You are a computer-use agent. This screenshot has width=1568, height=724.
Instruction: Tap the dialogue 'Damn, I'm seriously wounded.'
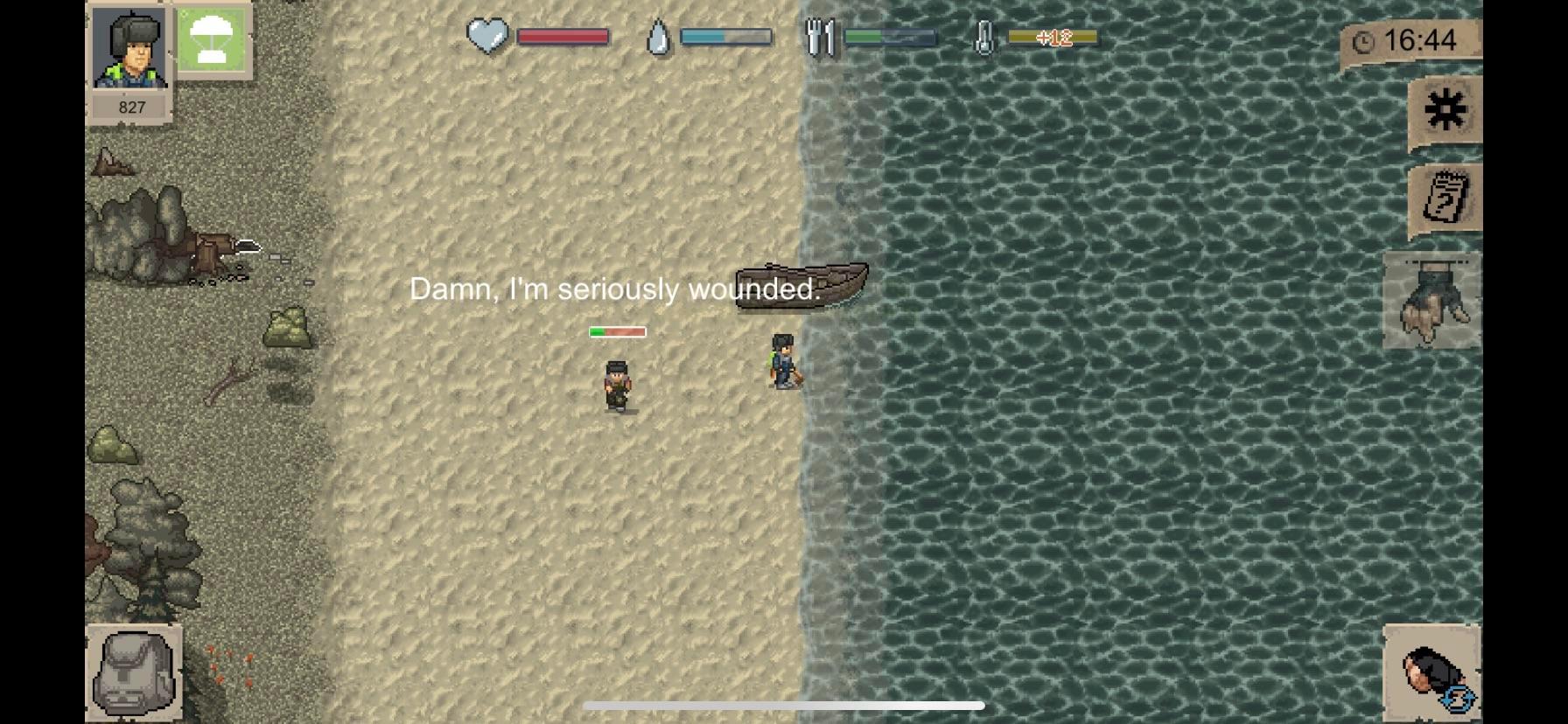pyautogui.click(x=614, y=289)
